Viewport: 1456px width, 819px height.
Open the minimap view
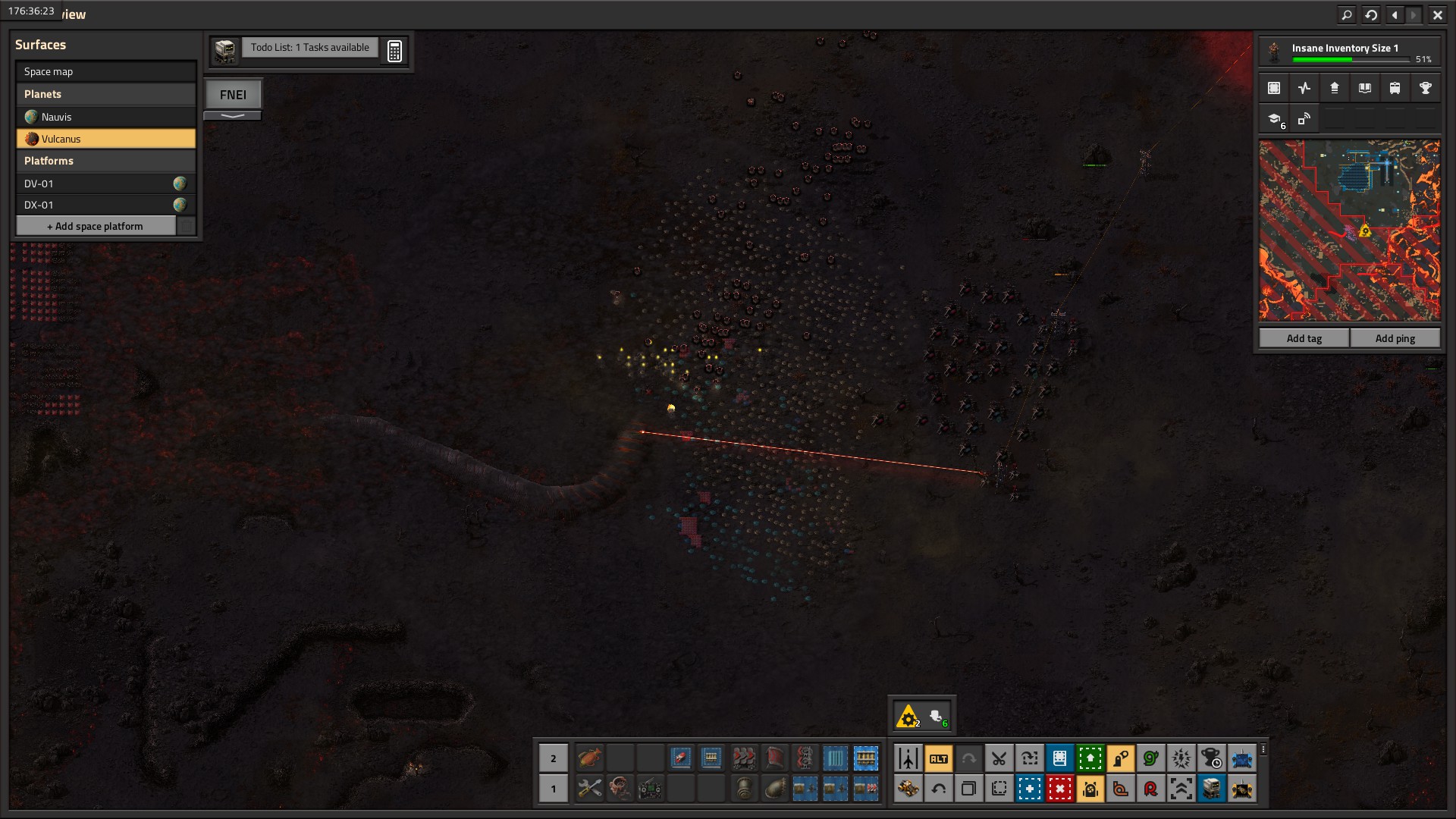1349,230
